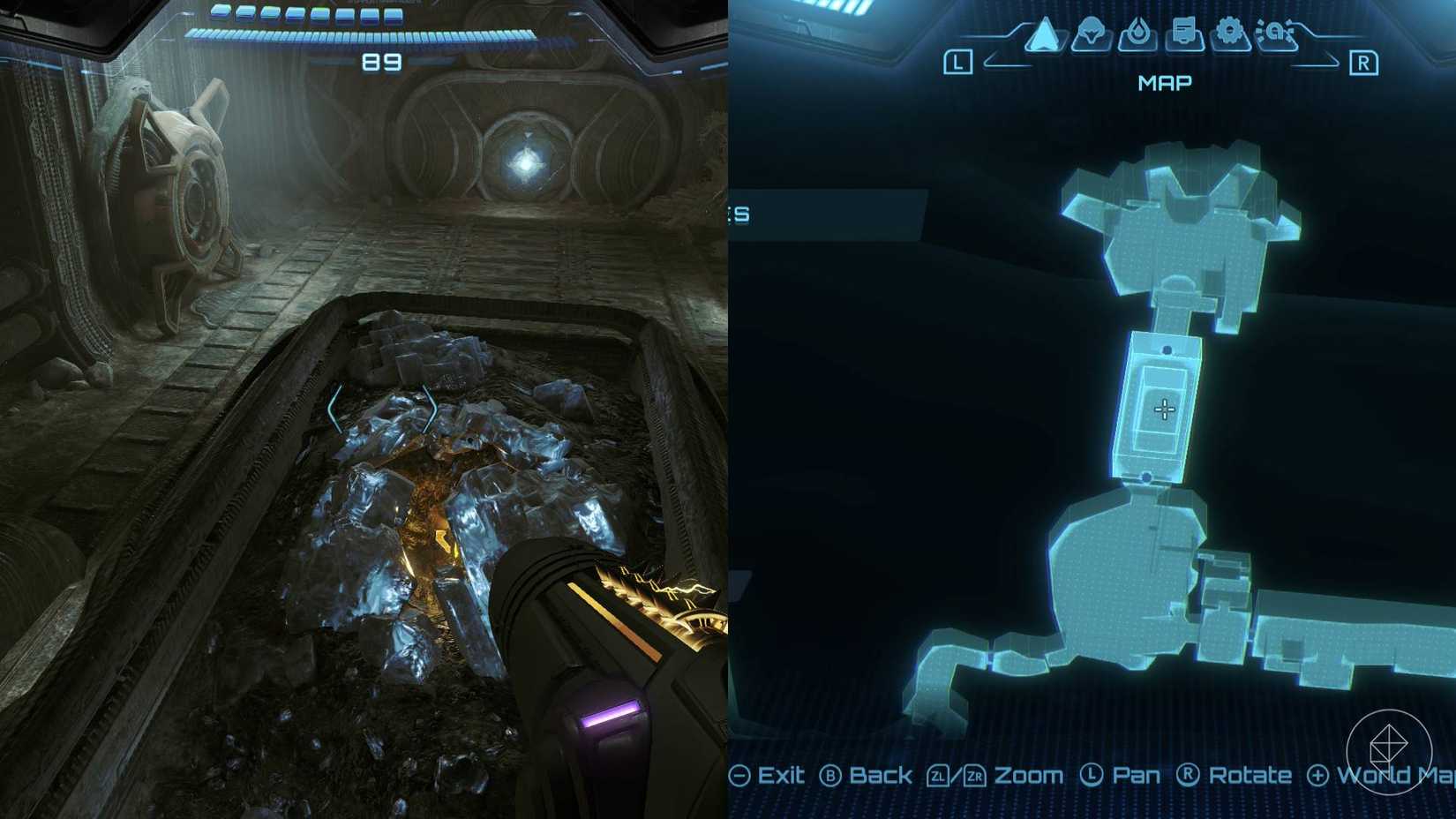Image resolution: width=1456 pixels, height=819 pixels.
Task: Click the compass orientation widget bottom right
Action: (x=1392, y=749)
